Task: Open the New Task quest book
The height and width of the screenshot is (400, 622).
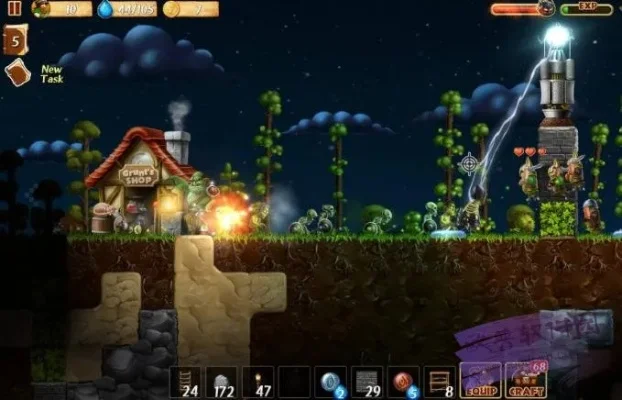Action: pos(17,73)
